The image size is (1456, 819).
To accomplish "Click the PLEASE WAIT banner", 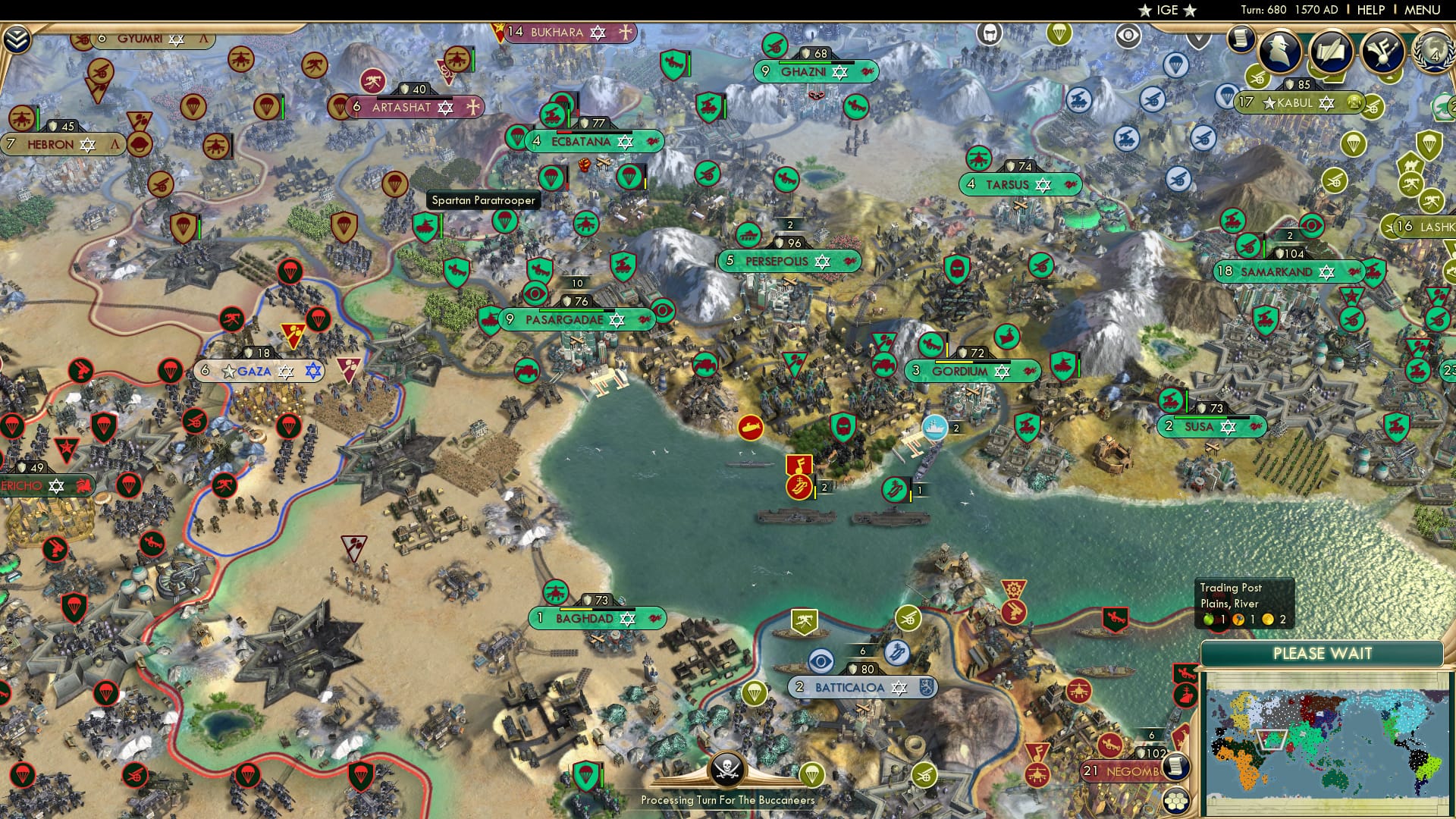I will [1324, 653].
